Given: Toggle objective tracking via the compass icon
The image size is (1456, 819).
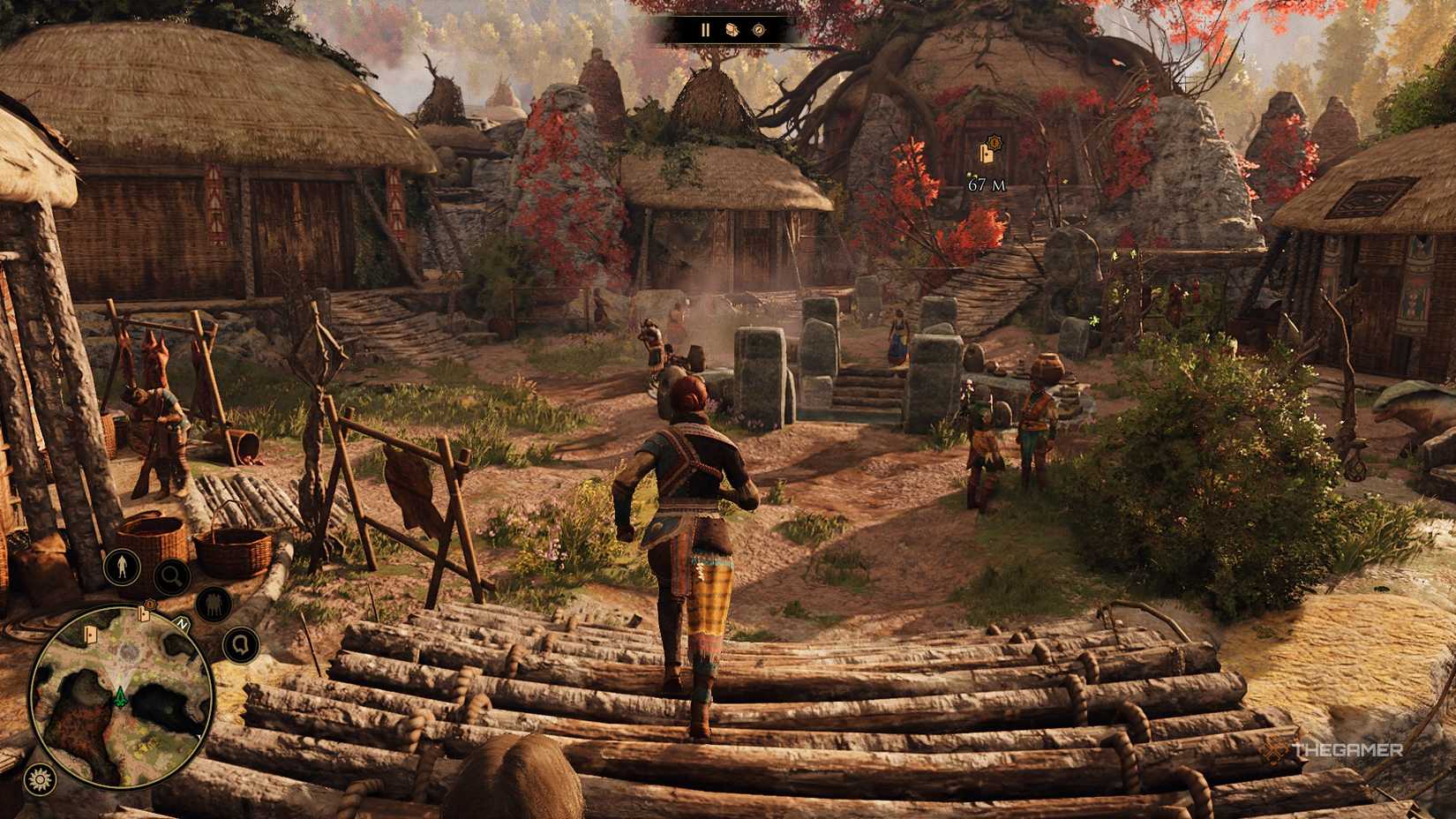Looking at the screenshot, I should point(759,30).
